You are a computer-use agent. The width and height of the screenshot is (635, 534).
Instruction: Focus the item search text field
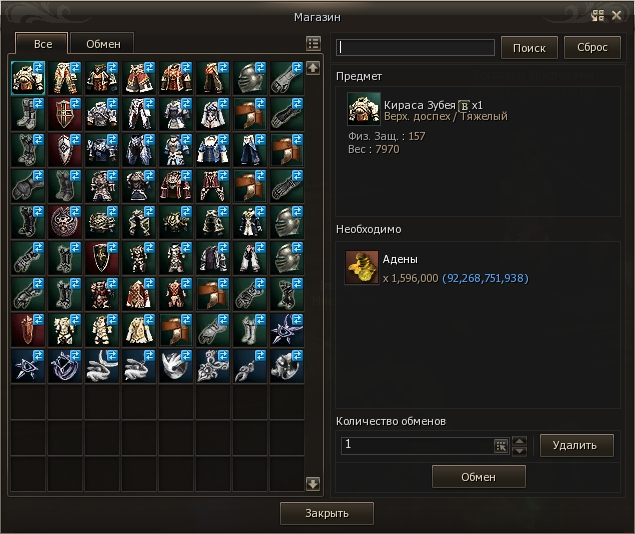(416, 48)
